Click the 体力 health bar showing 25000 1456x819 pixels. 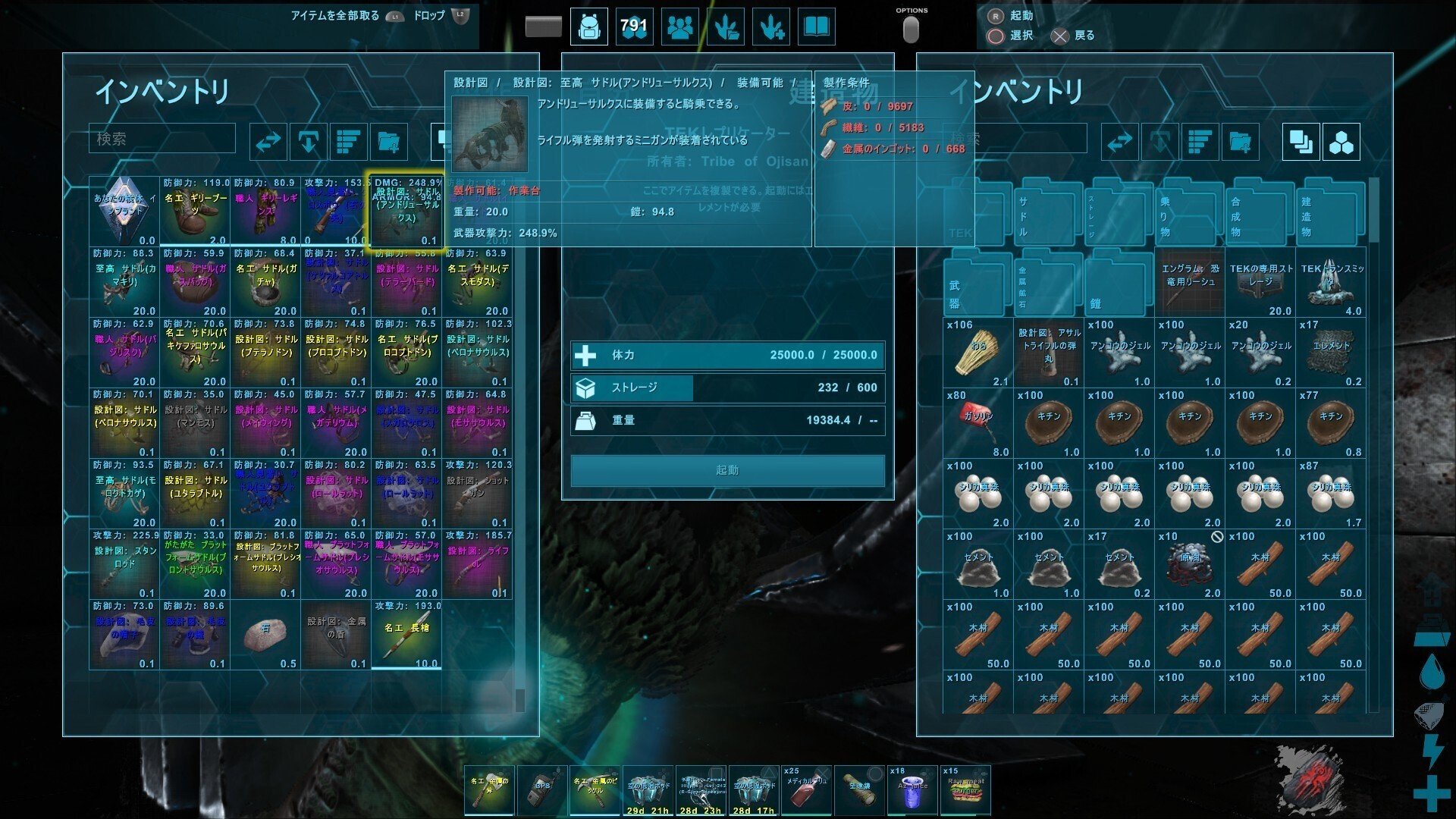point(728,354)
